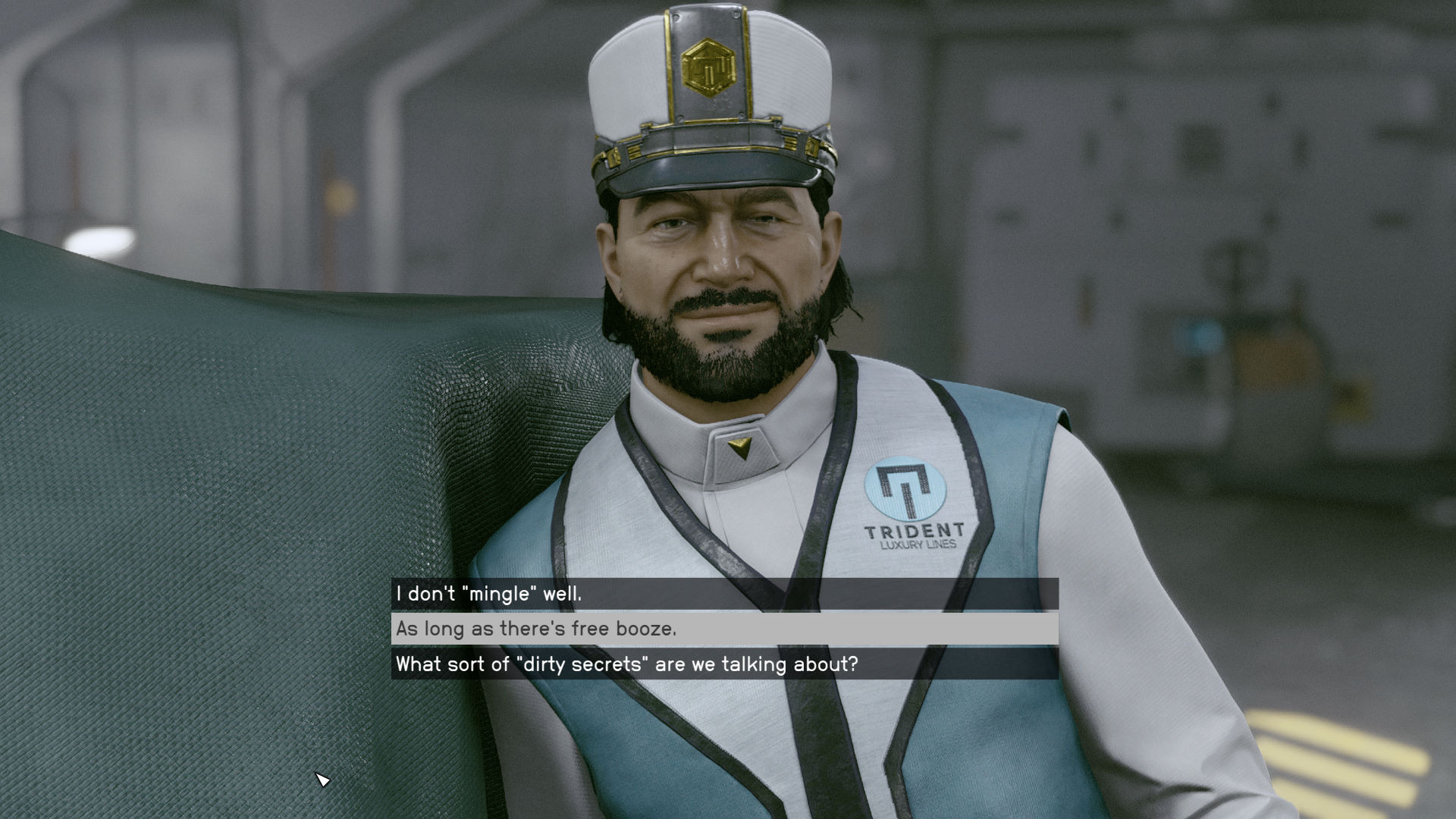Choose the reply I don't "mingle" well.
Viewport: 1456px width, 819px height.
tap(489, 594)
